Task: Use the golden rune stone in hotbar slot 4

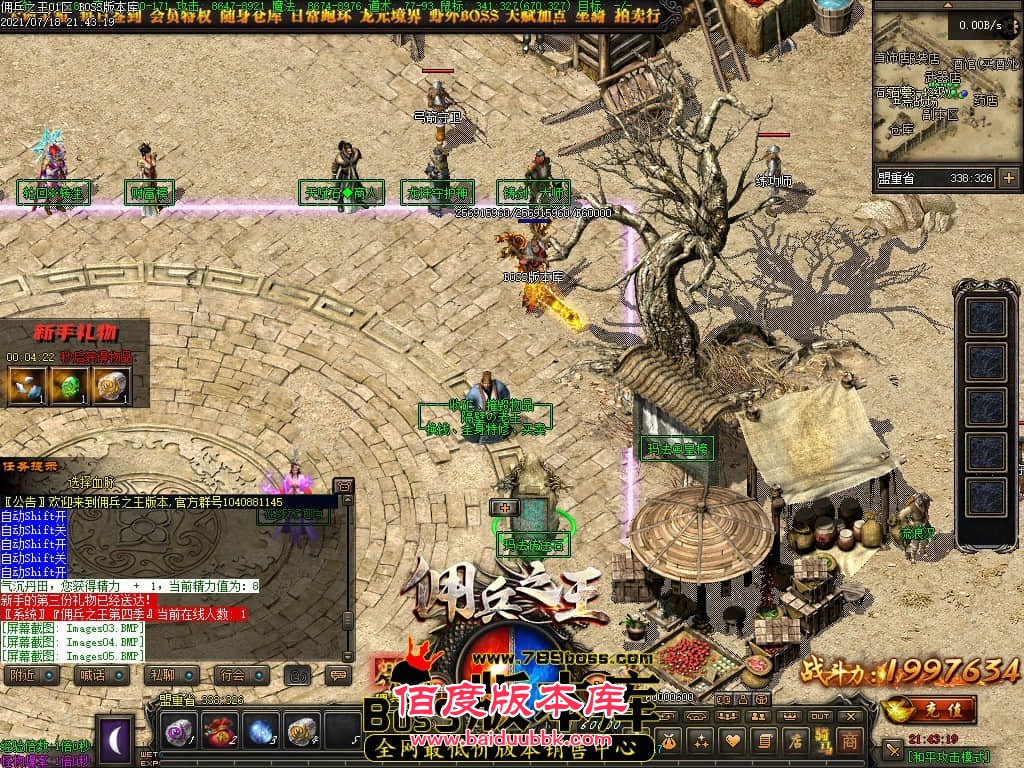Action: 302,731
